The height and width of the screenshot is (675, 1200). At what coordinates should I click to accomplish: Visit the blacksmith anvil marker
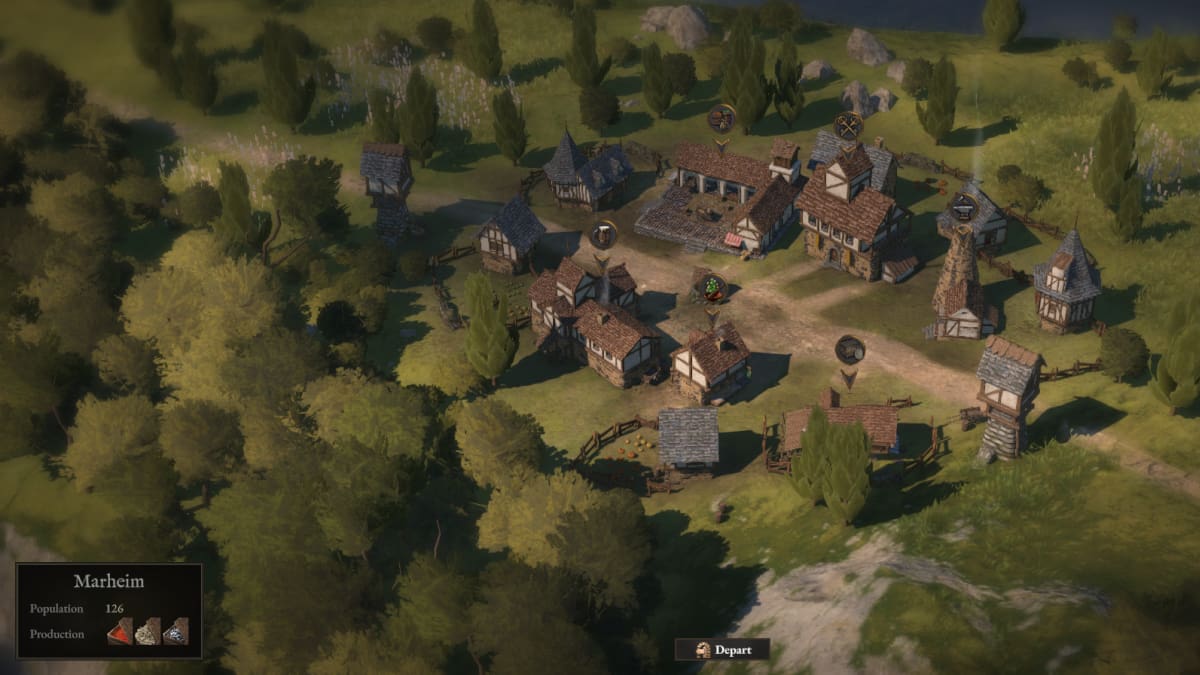[x=963, y=208]
